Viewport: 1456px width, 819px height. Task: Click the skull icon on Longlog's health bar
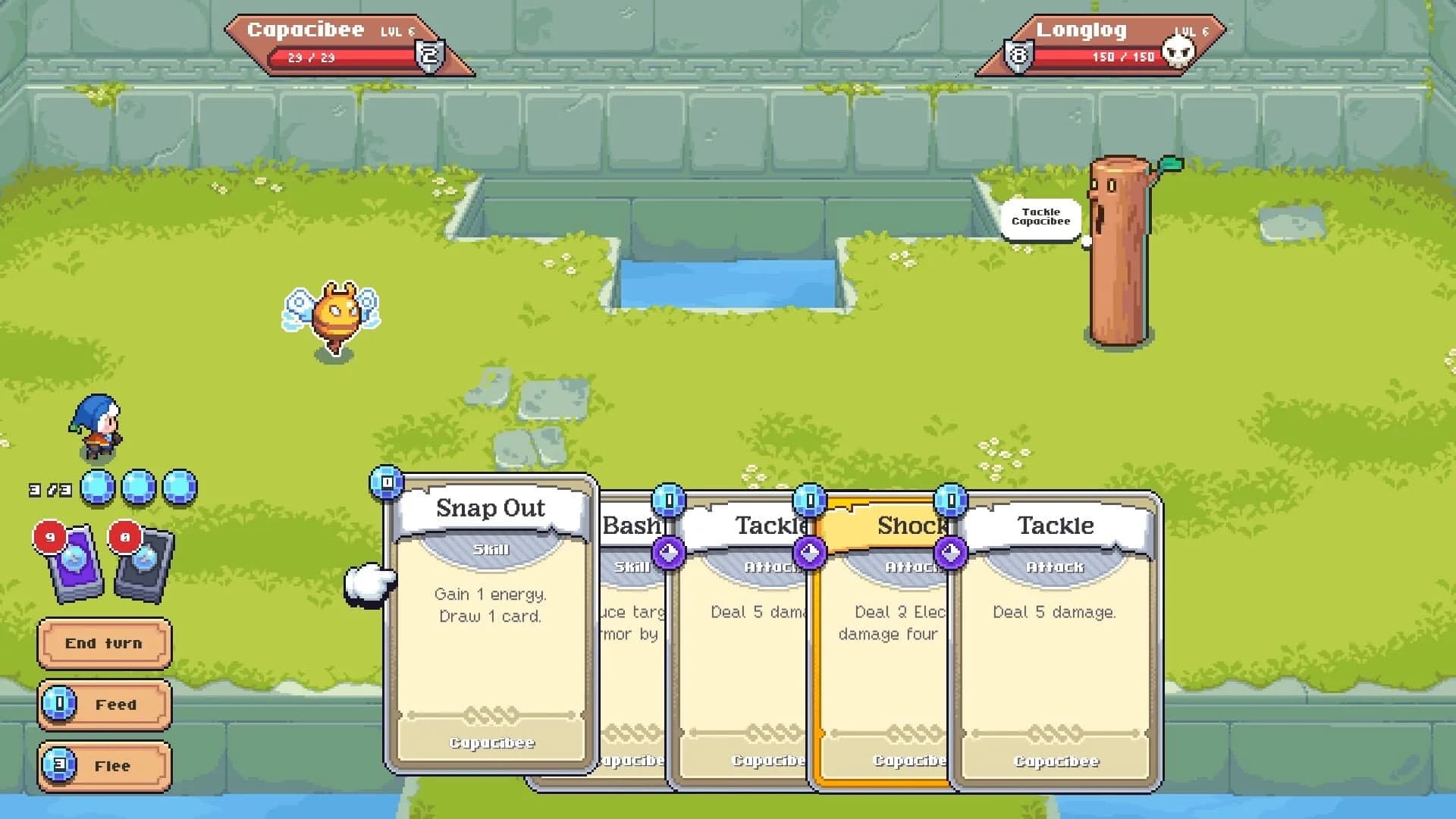pyautogui.click(x=1180, y=53)
